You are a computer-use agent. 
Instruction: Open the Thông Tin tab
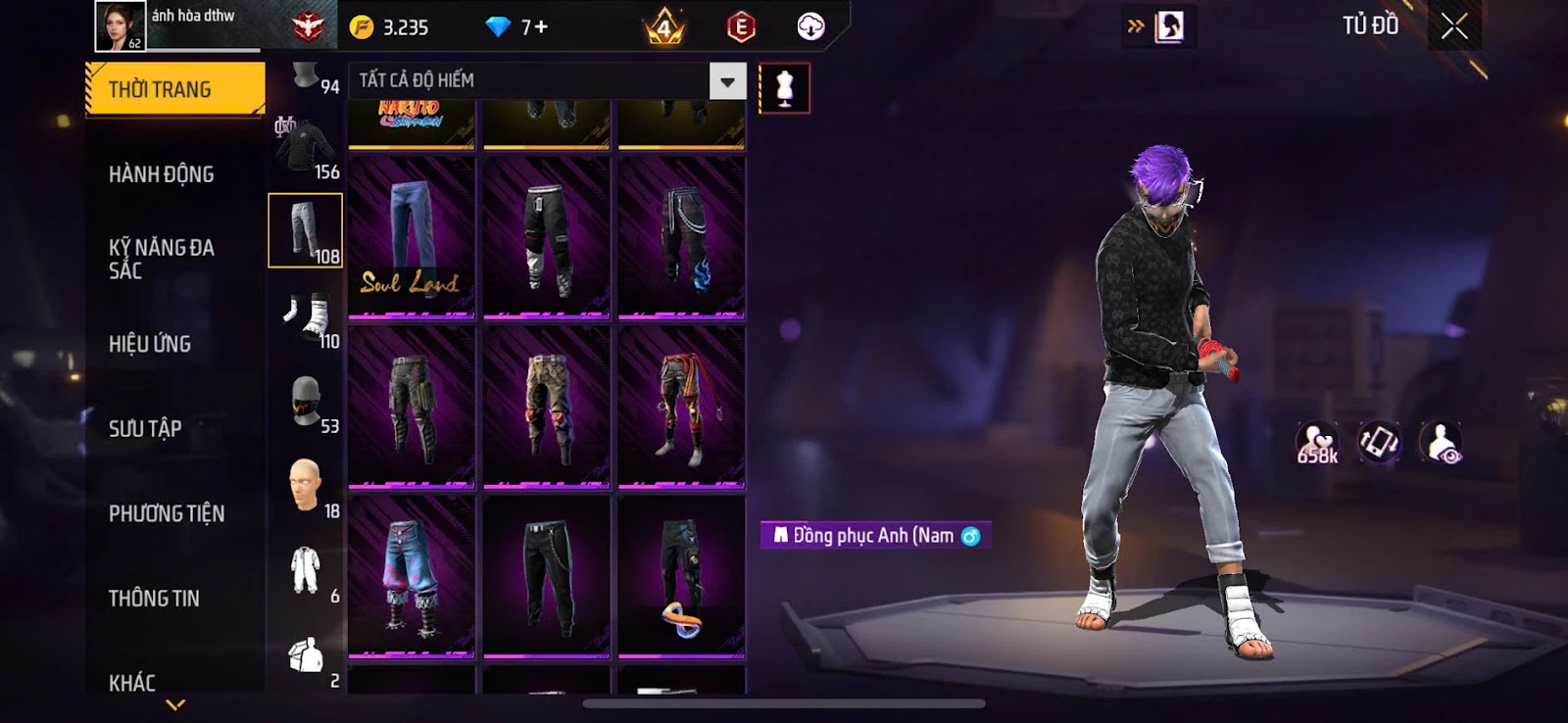(154, 598)
